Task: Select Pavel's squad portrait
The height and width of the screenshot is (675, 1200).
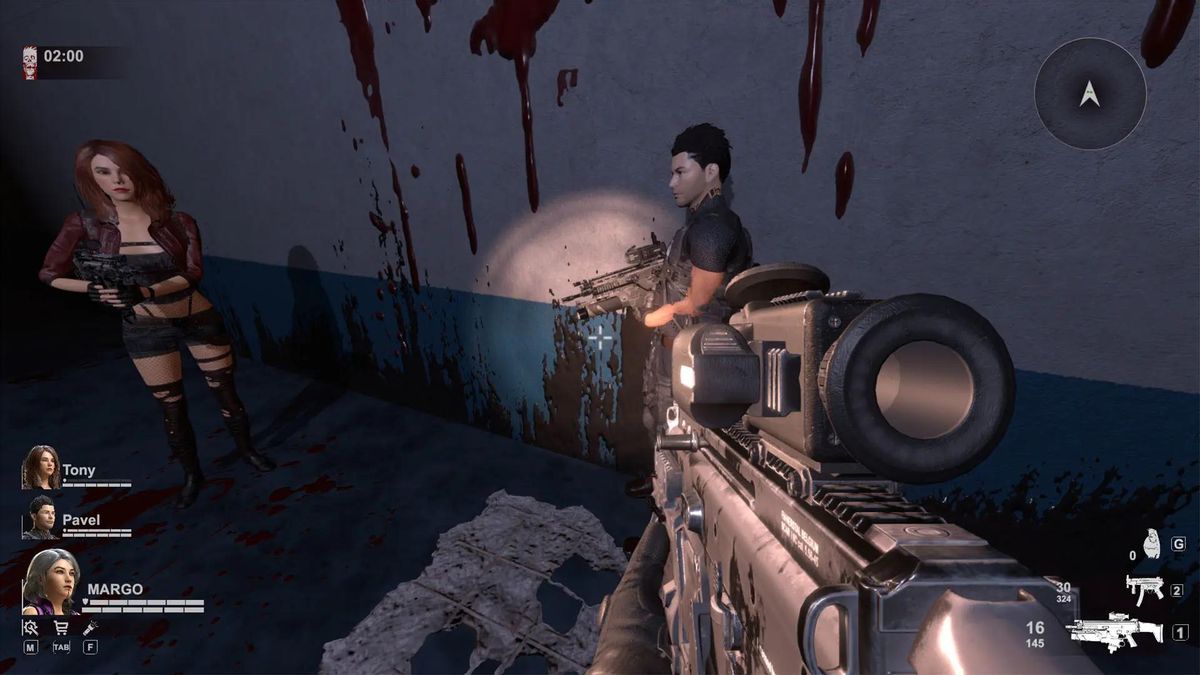Action: point(41,516)
